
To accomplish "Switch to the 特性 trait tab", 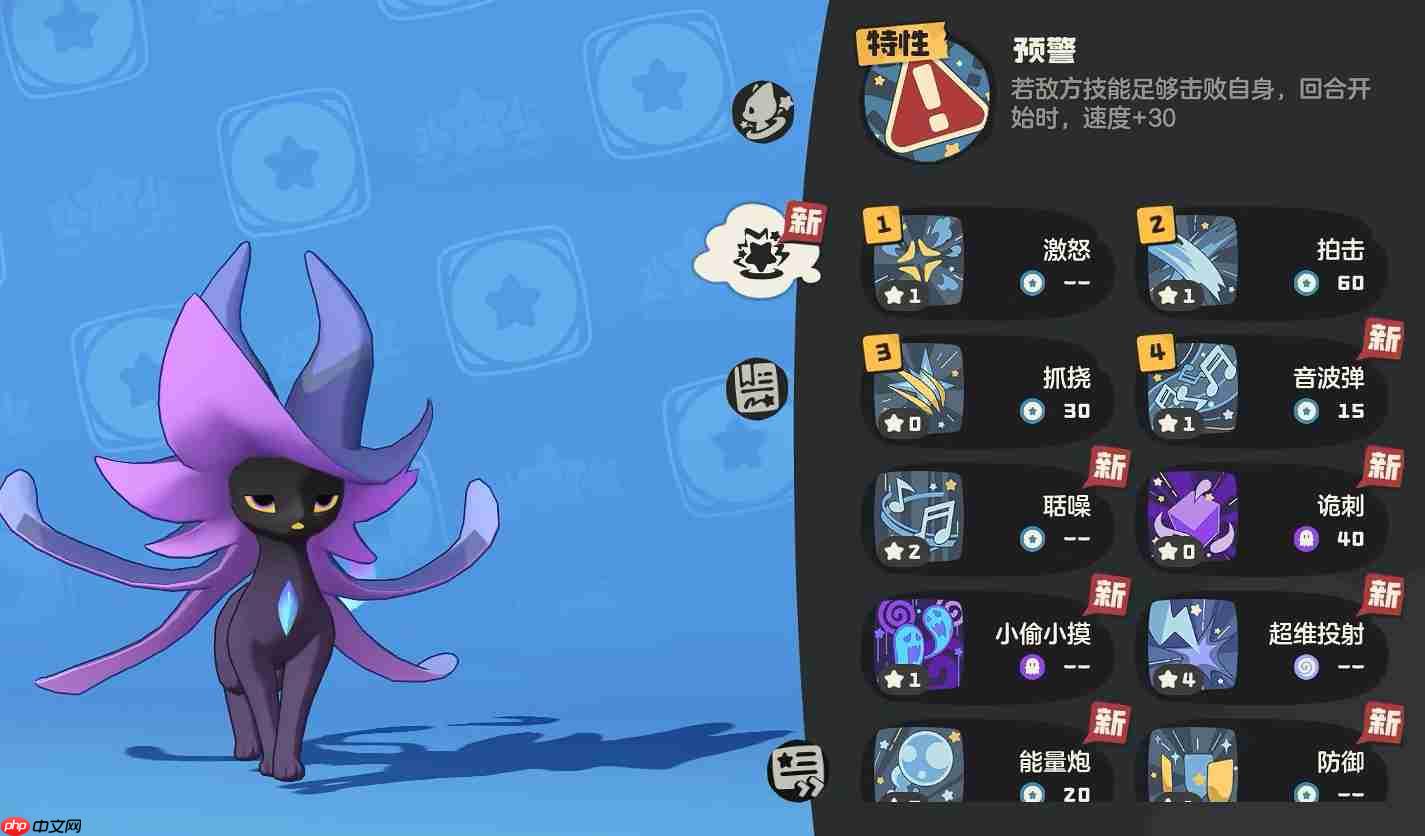I will click(901, 43).
